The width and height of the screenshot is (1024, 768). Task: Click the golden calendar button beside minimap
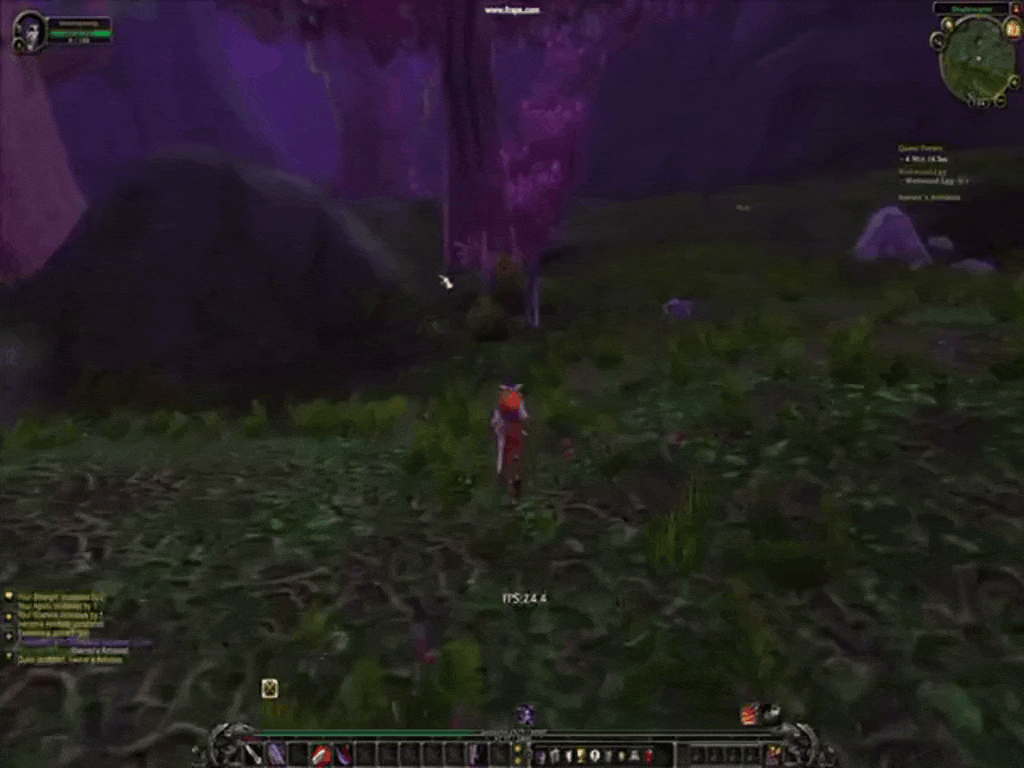point(1012,30)
